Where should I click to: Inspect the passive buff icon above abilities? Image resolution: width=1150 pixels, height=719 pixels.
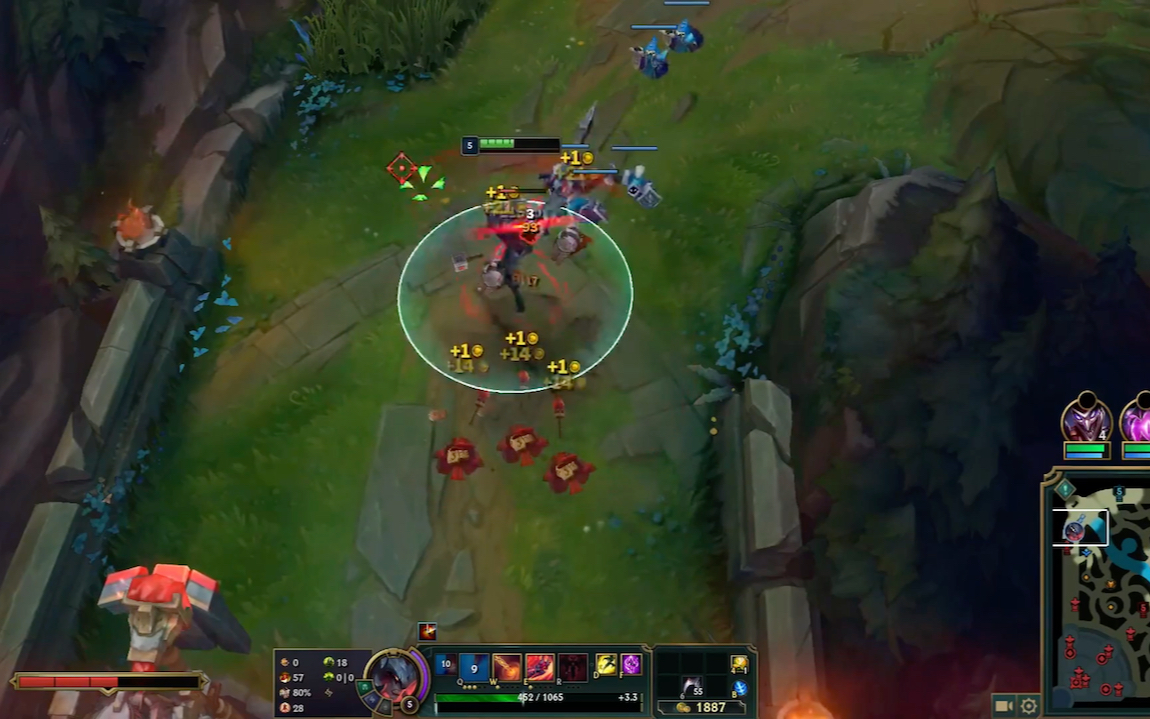coord(428,631)
